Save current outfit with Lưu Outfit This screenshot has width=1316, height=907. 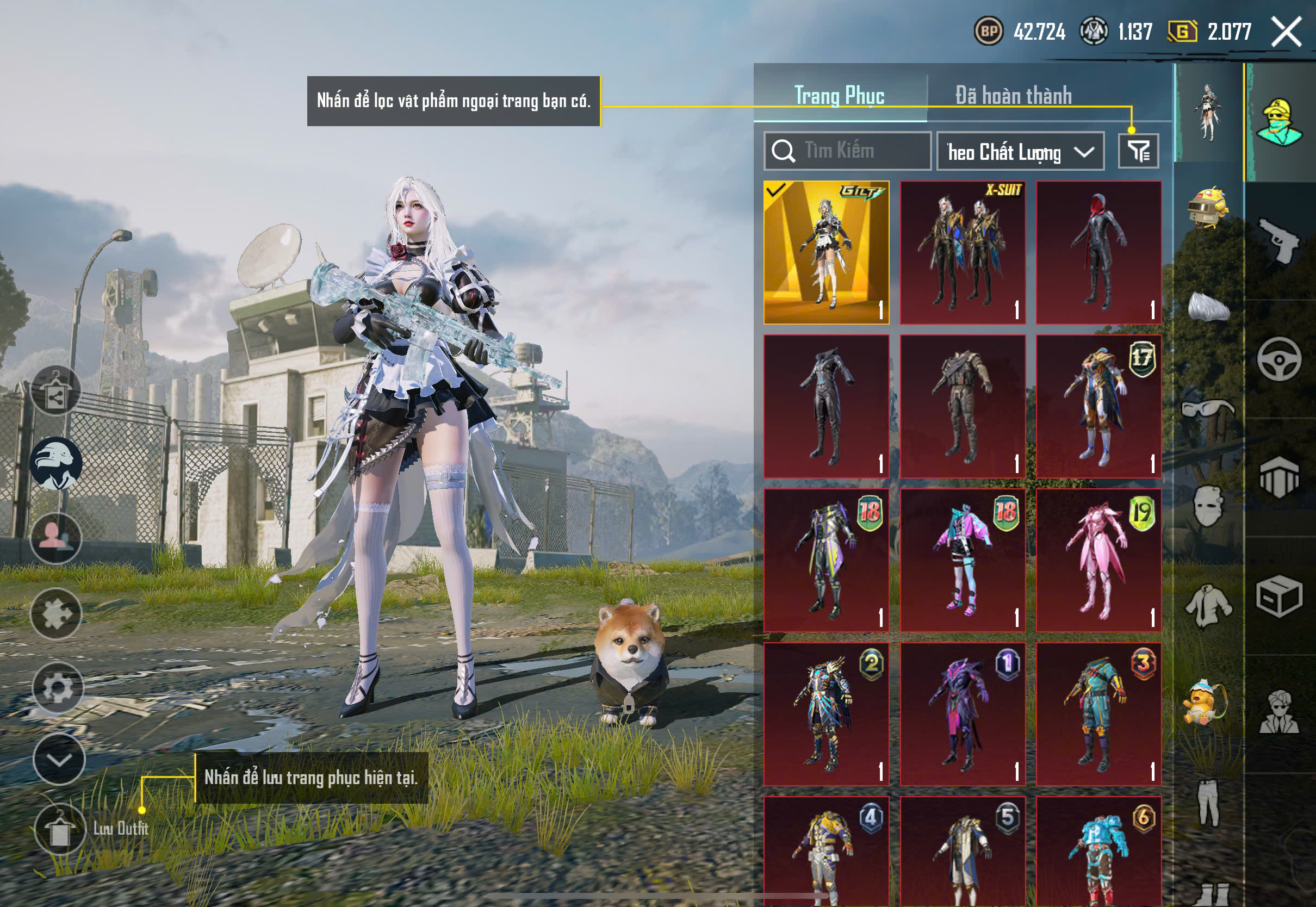coord(60,830)
